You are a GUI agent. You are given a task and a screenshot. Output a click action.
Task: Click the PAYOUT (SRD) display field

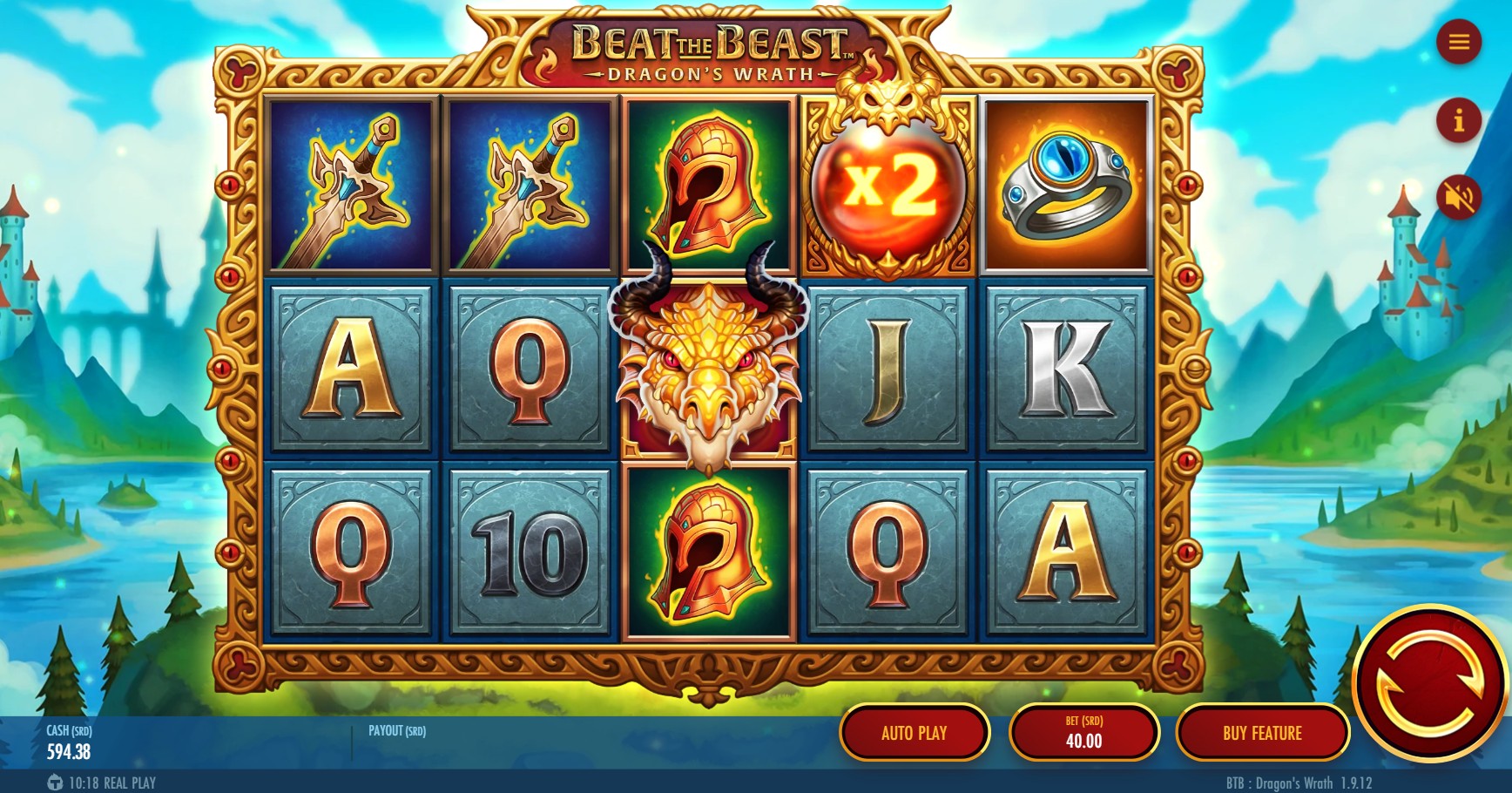(x=396, y=732)
